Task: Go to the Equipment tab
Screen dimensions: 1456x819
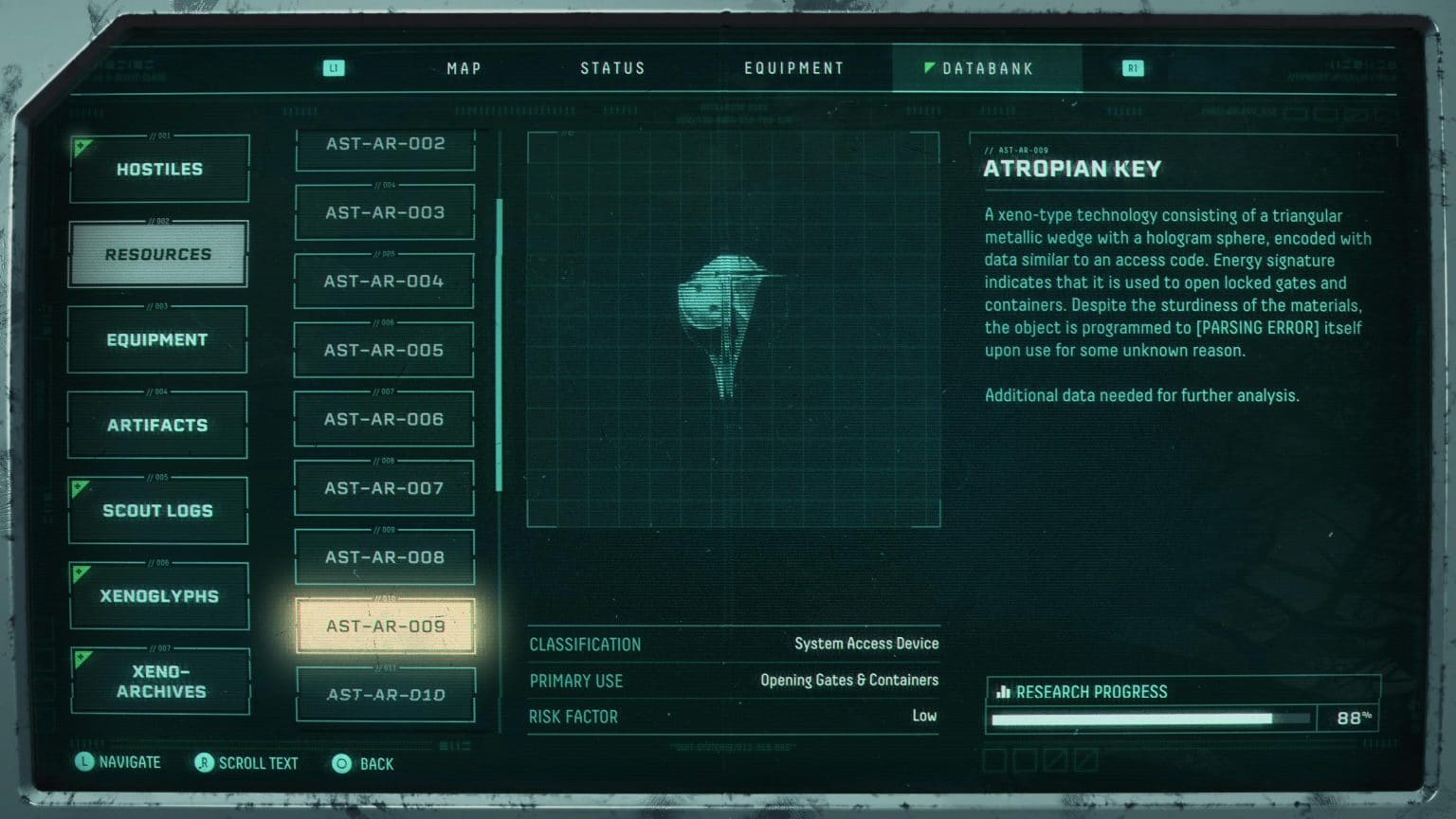Action: point(793,68)
